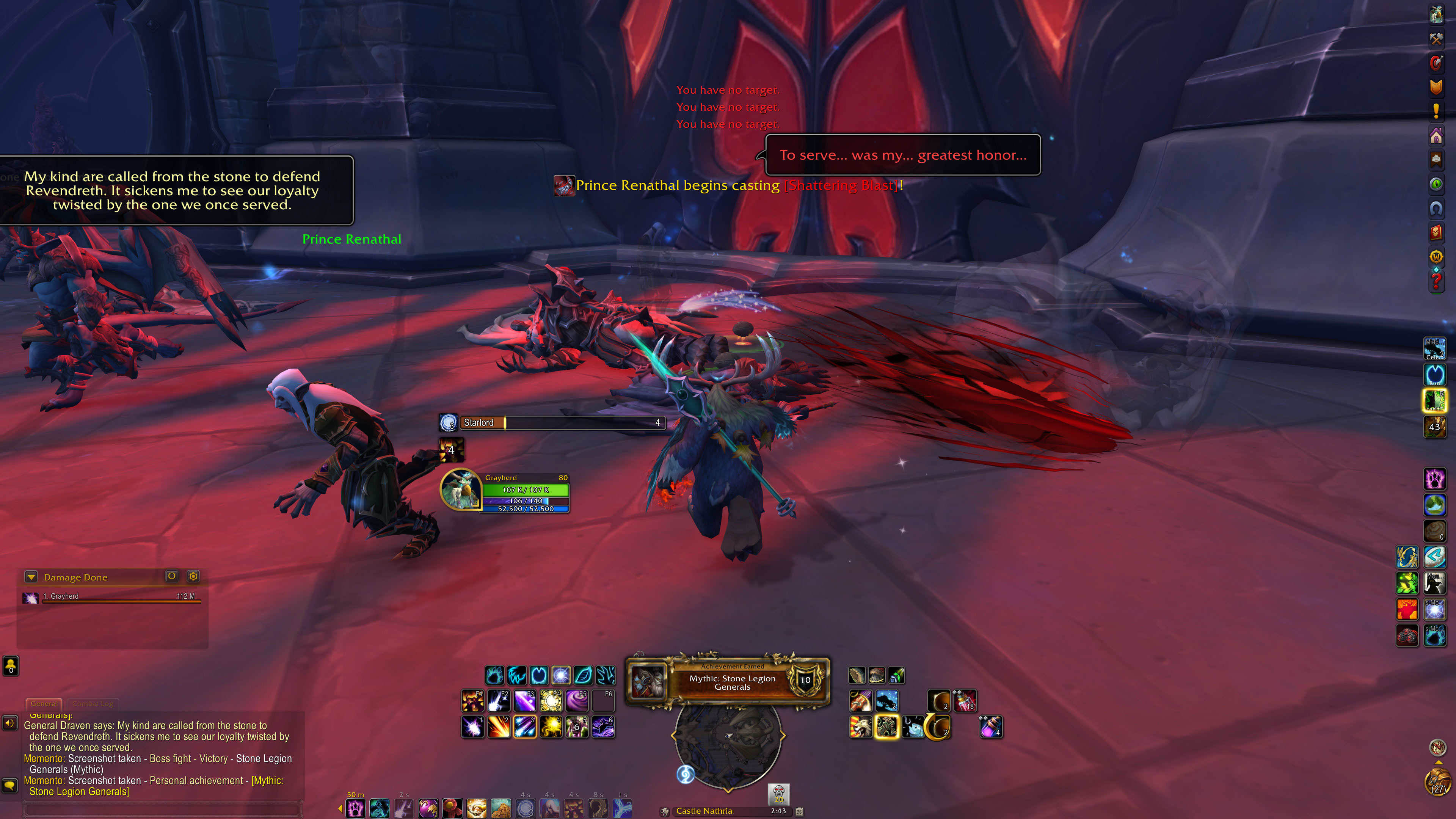Open the crossed hammers professions micro button
Screen dimensions: 1456x819
tap(1436, 38)
